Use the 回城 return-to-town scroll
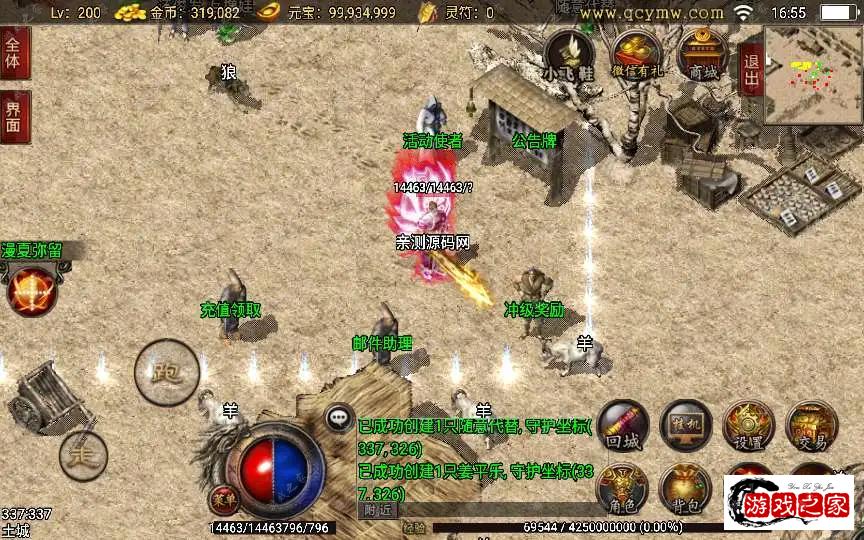The image size is (864, 540). tap(622, 426)
